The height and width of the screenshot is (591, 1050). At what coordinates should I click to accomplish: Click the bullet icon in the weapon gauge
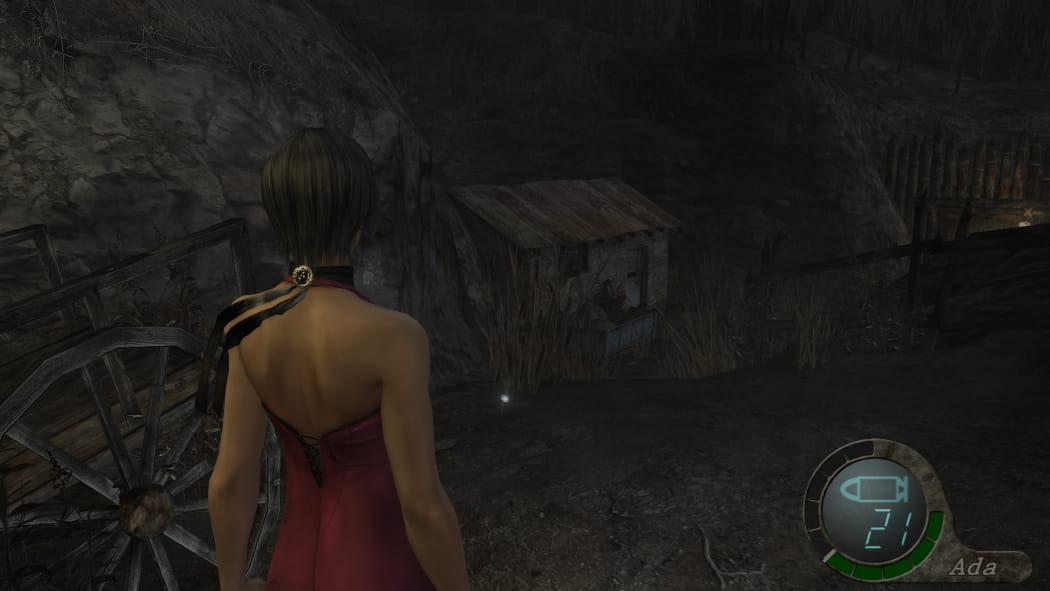point(873,491)
